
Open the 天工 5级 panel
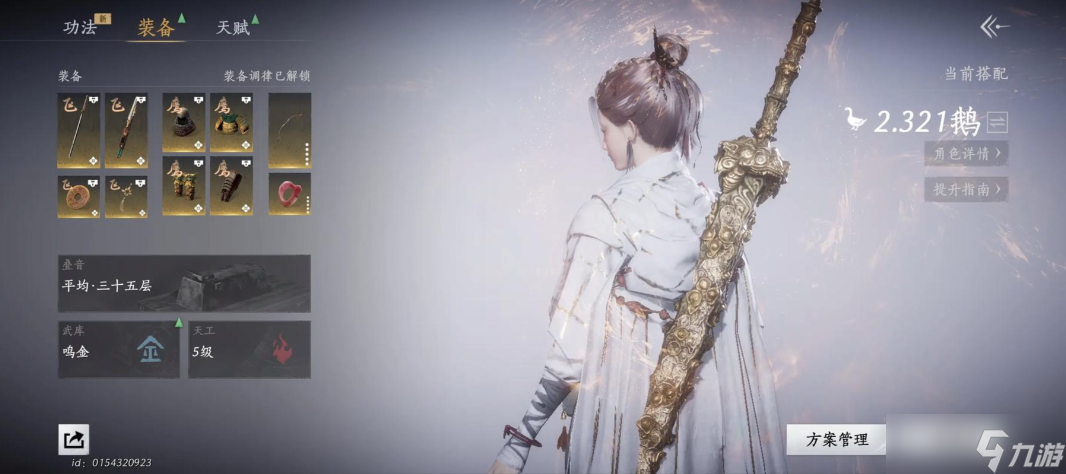pyautogui.click(x=249, y=349)
